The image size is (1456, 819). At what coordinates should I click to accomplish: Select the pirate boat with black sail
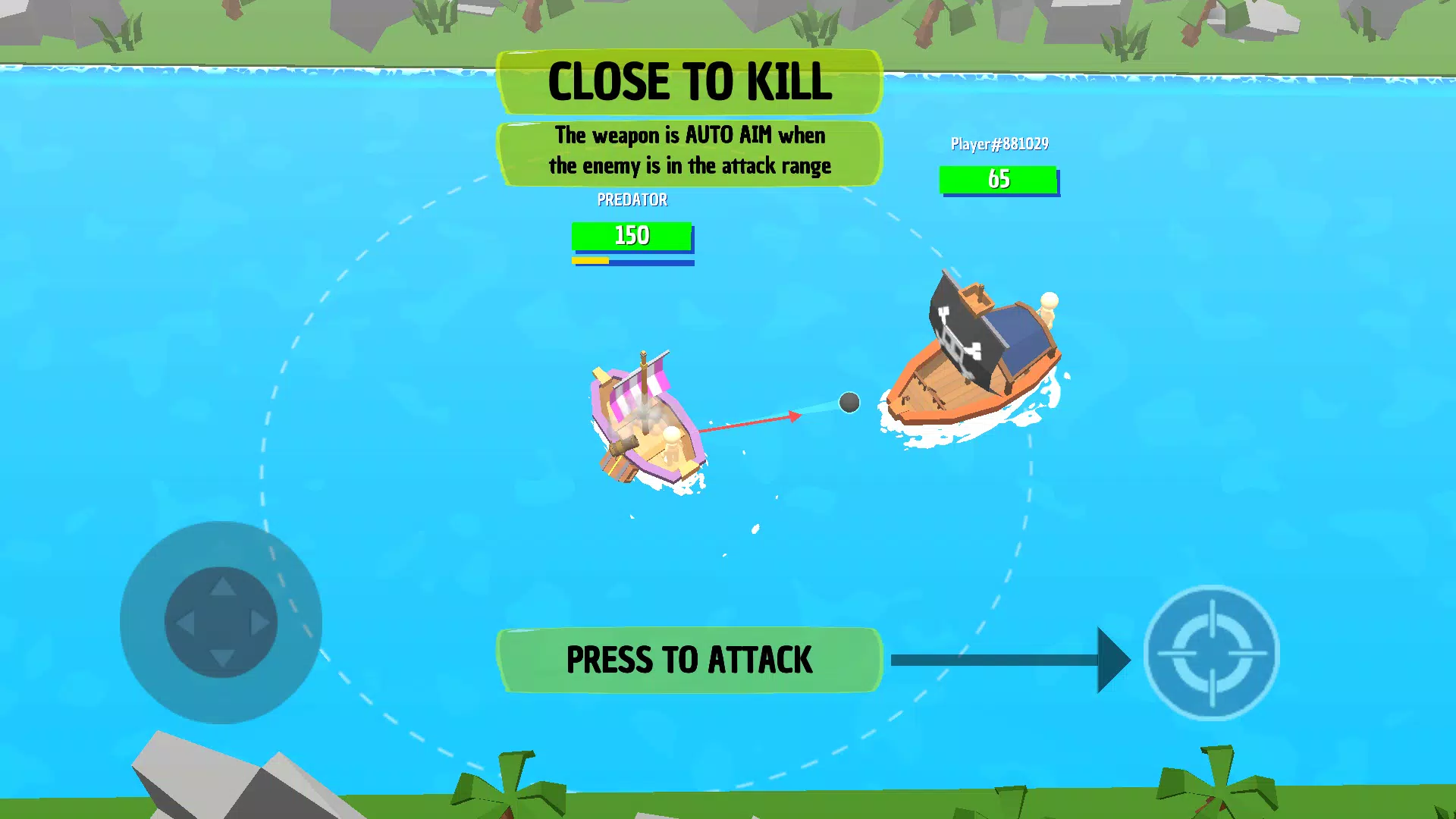click(974, 356)
